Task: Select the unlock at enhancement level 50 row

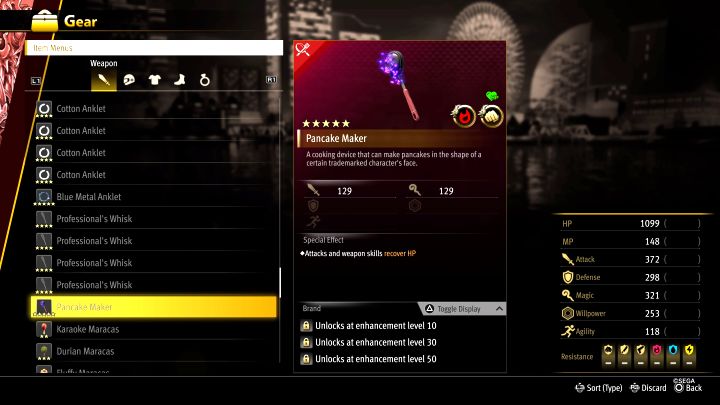Action: click(400, 359)
